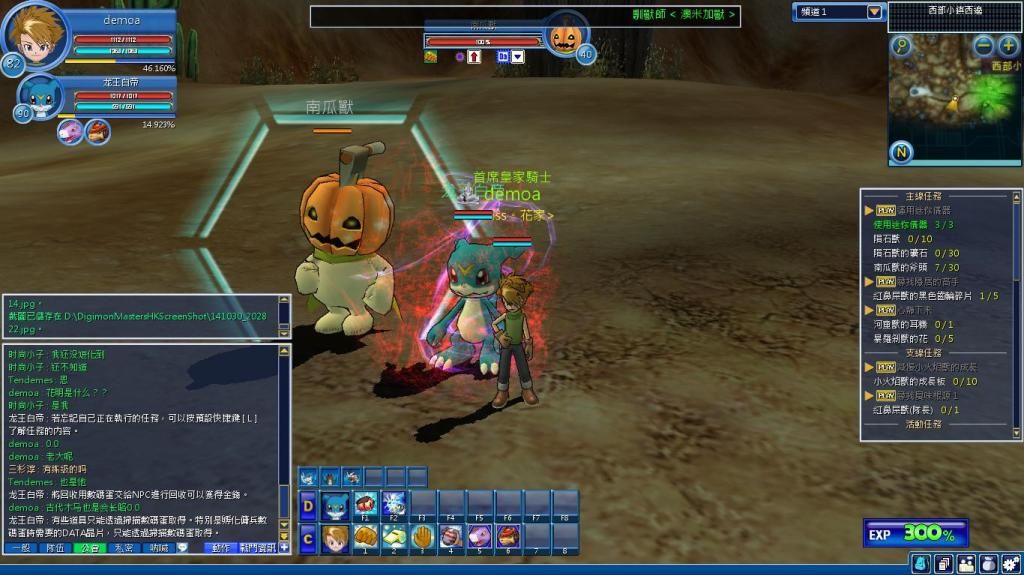The width and height of the screenshot is (1024, 575).
Task: Use the Digimon F1 skill icon
Action: click(x=366, y=504)
